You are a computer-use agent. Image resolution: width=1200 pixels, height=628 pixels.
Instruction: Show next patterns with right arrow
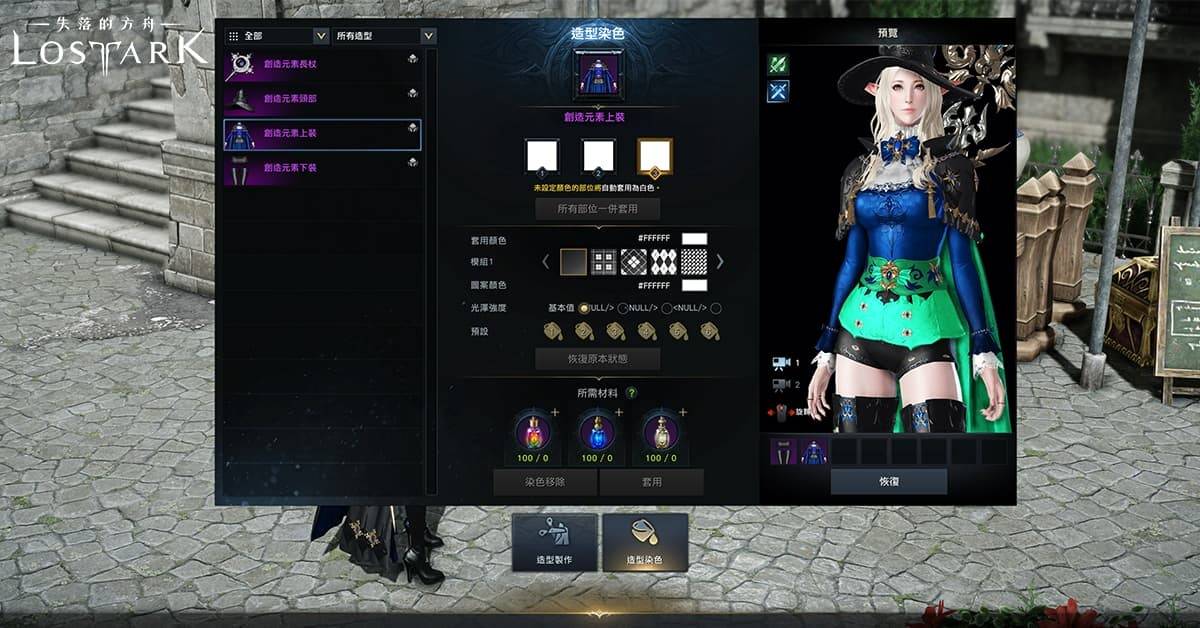point(720,262)
